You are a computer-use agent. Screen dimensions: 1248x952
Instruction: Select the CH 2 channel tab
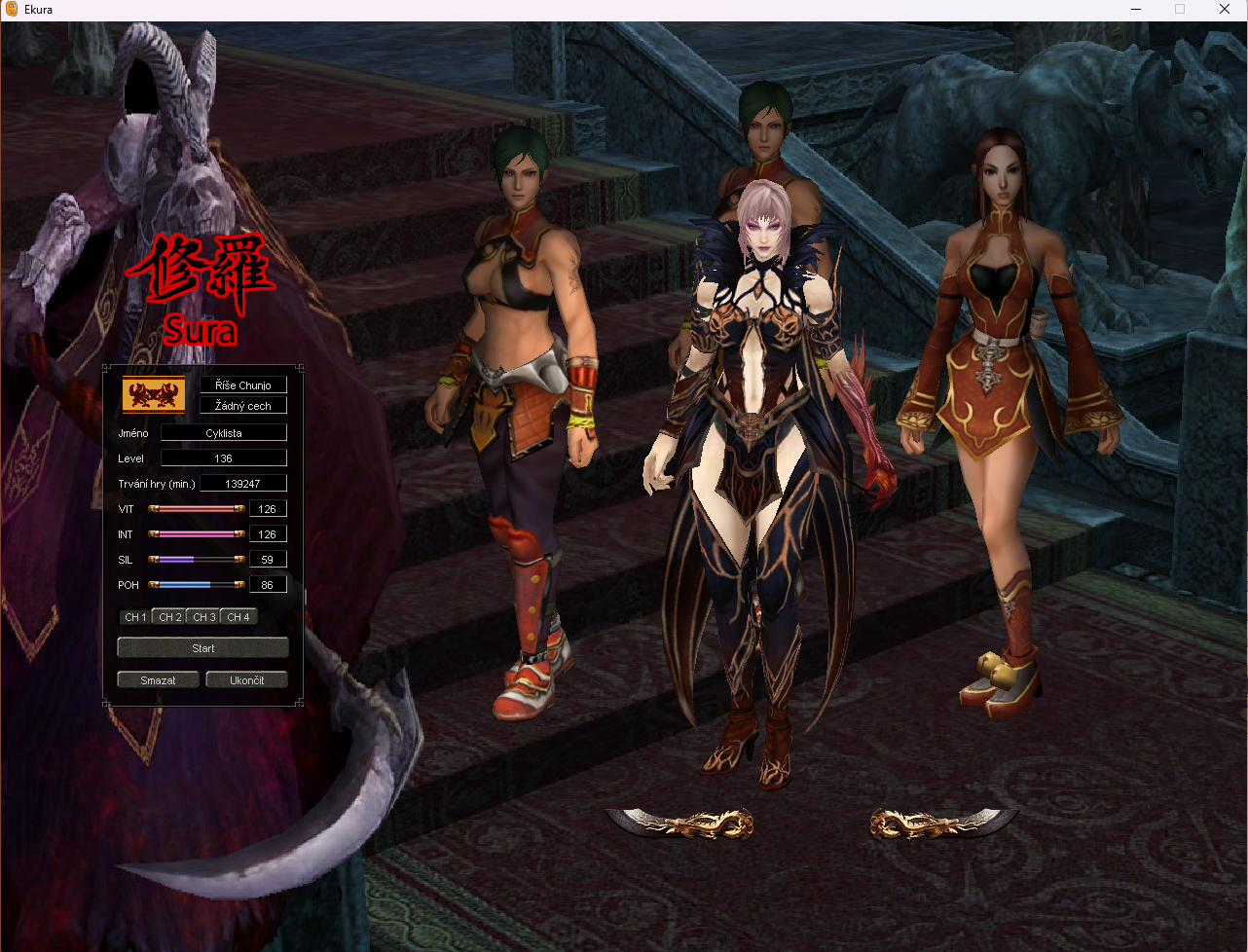coord(170,617)
